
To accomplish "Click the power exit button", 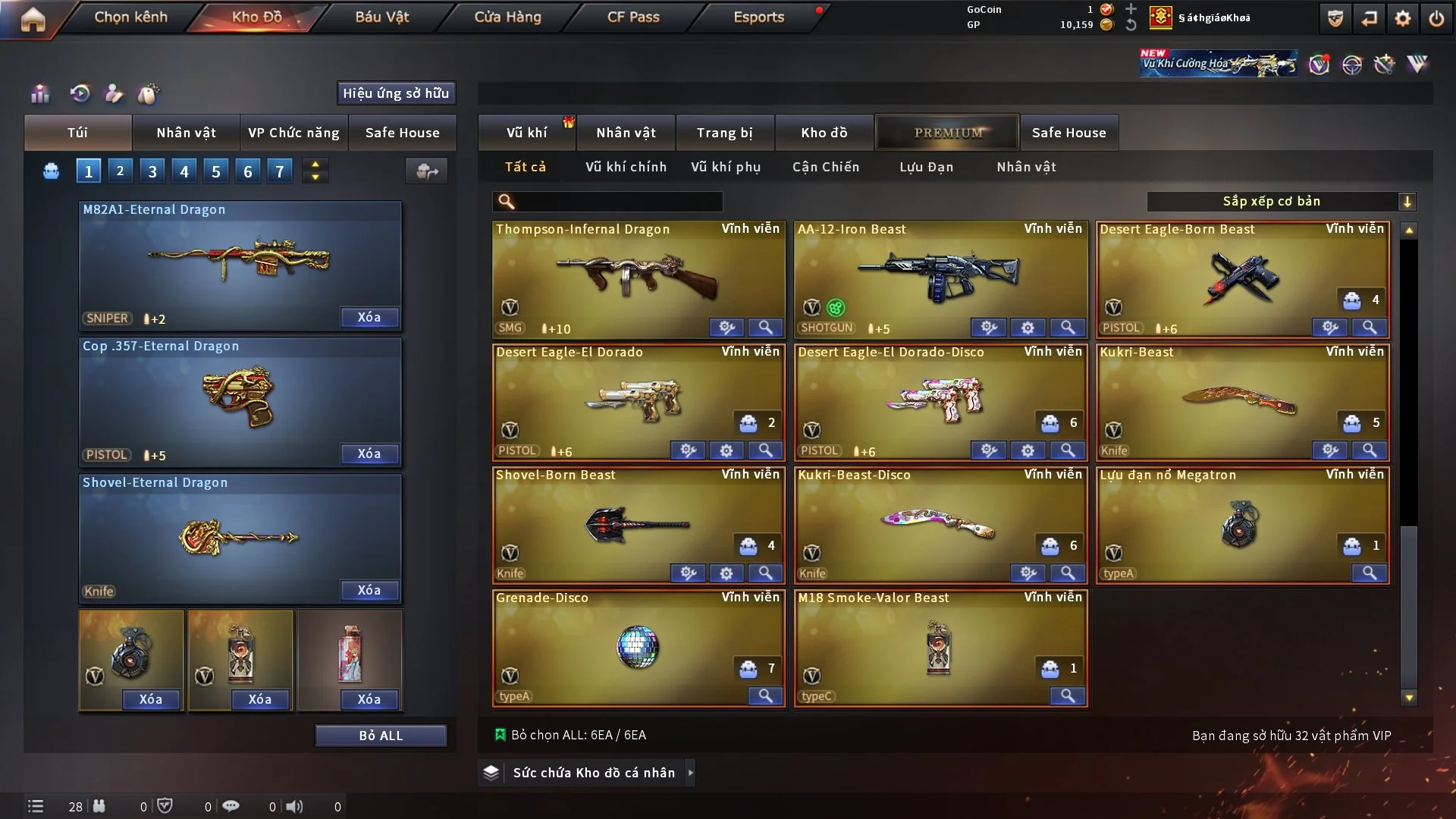I will 1436,19.
